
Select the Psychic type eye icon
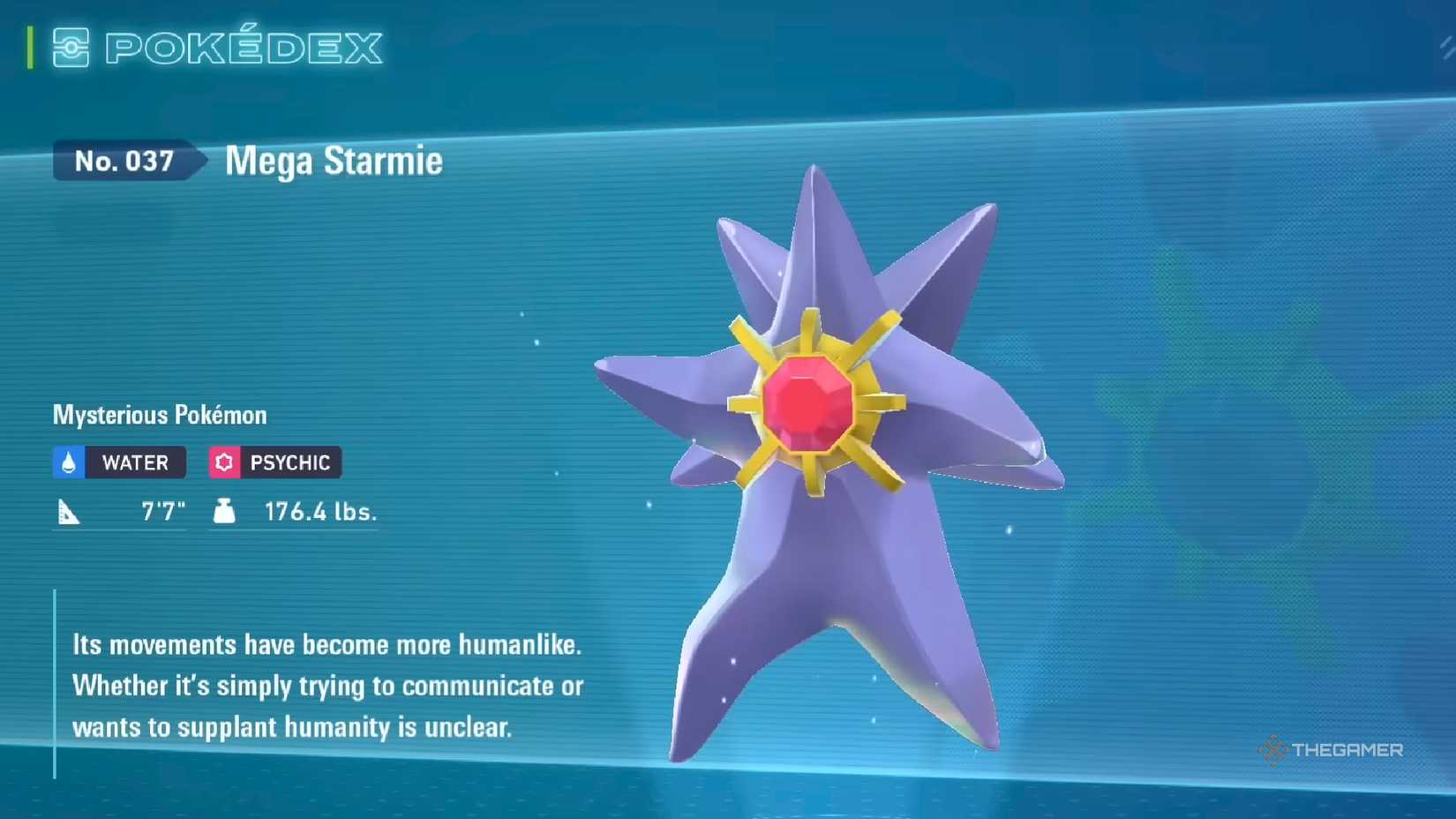[x=223, y=462]
